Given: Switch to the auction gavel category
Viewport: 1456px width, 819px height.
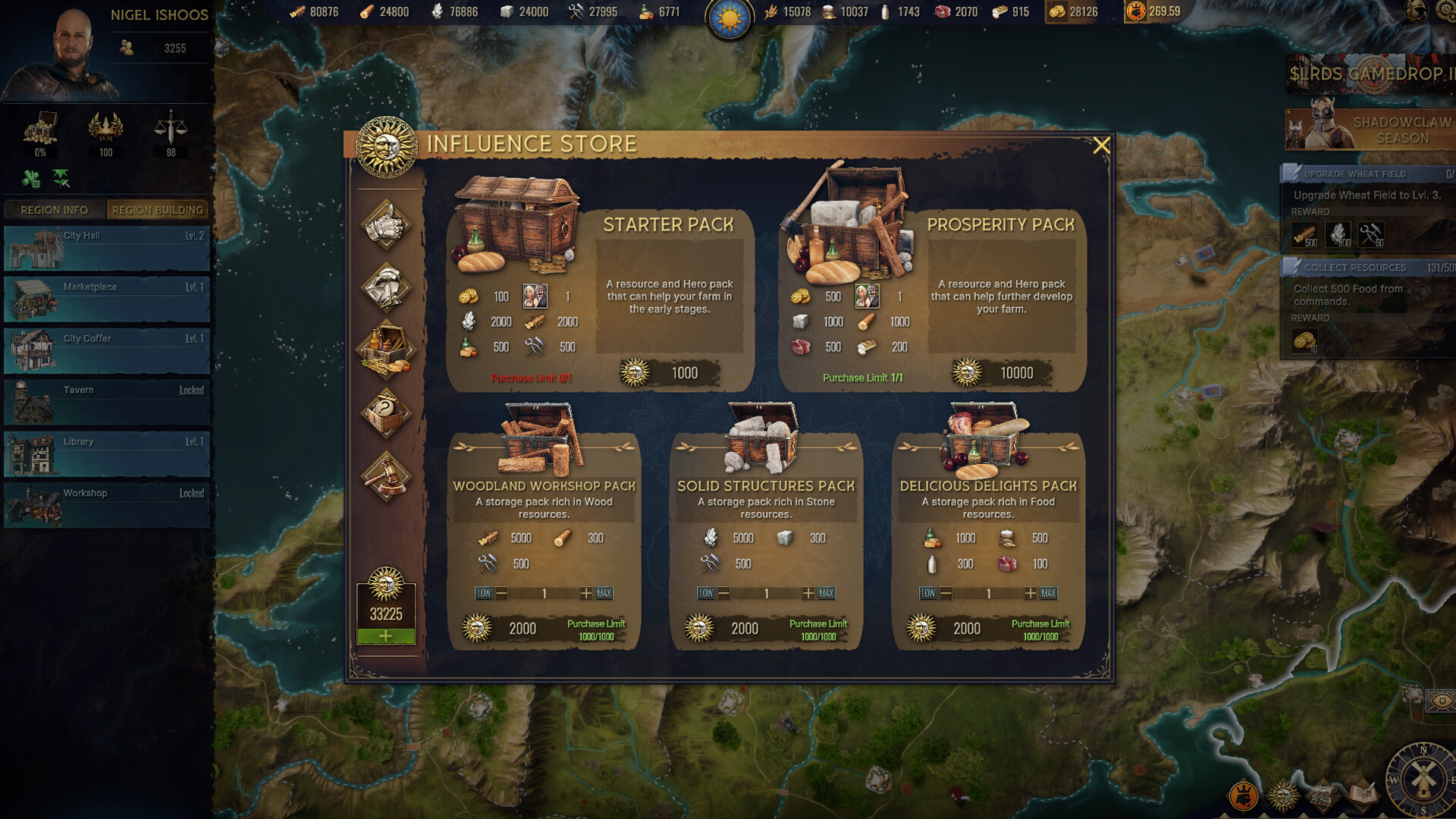Looking at the screenshot, I should point(386,476).
